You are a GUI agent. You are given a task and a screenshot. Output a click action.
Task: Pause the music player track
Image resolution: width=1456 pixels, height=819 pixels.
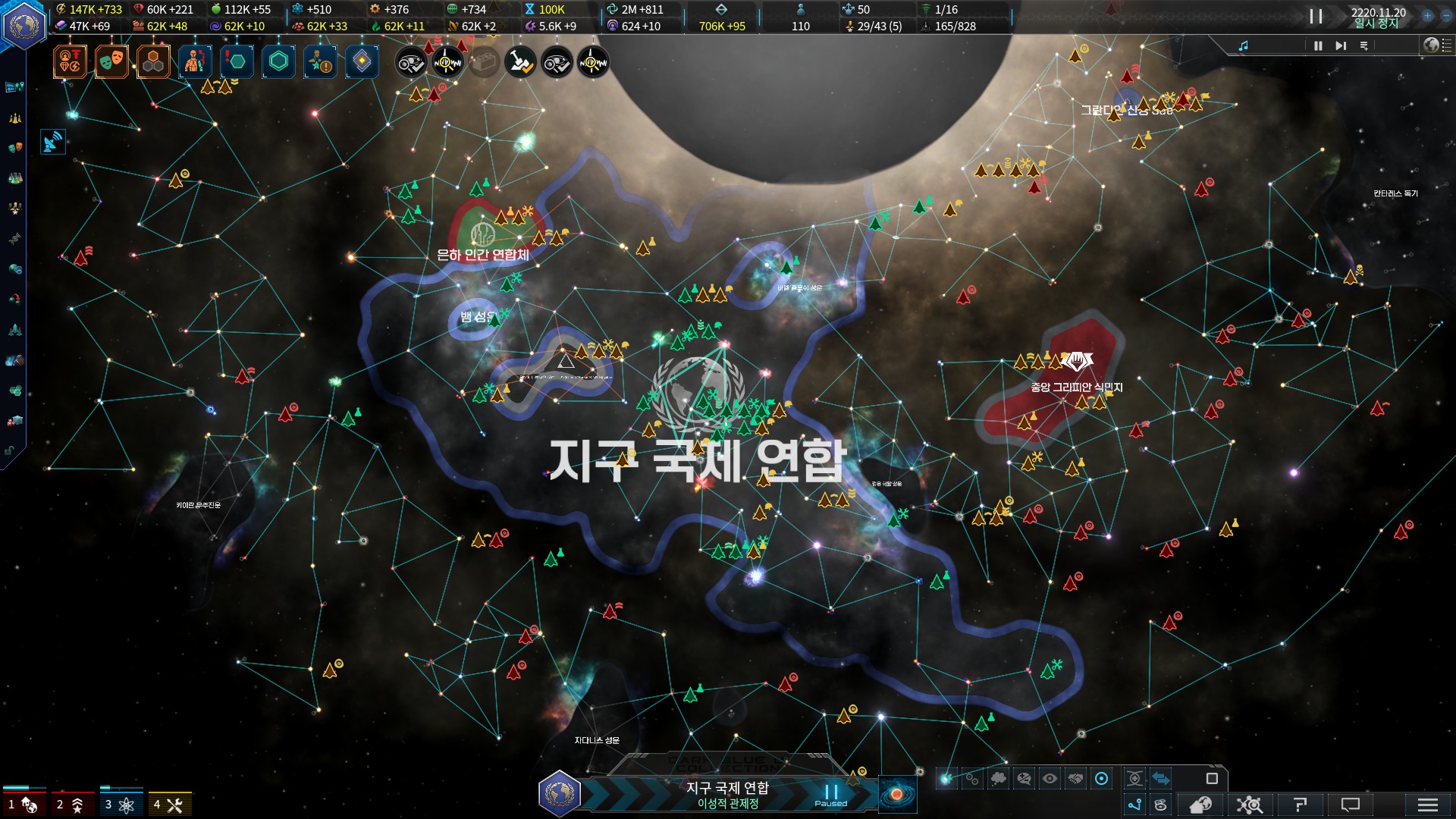(x=1318, y=46)
